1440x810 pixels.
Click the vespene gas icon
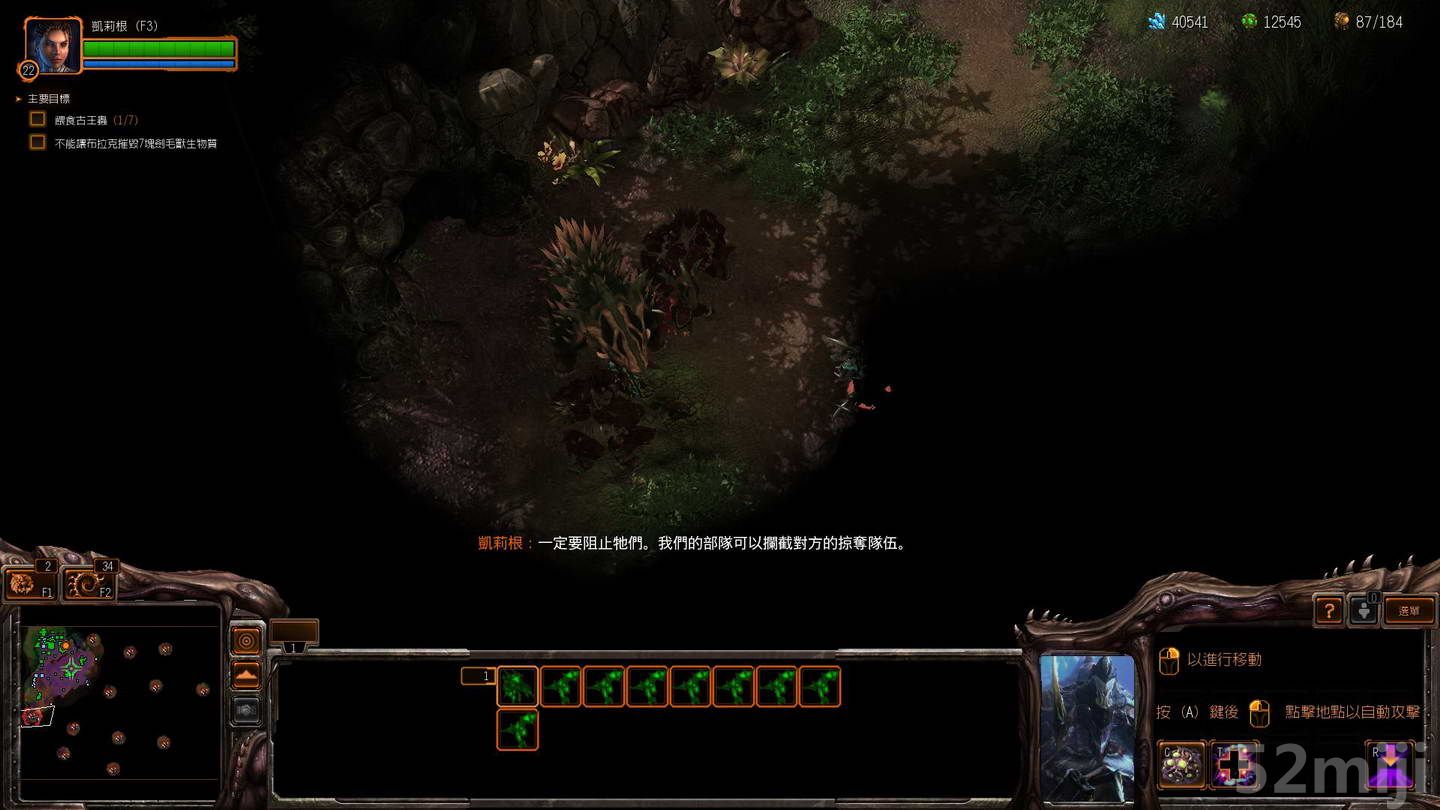point(1250,21)
